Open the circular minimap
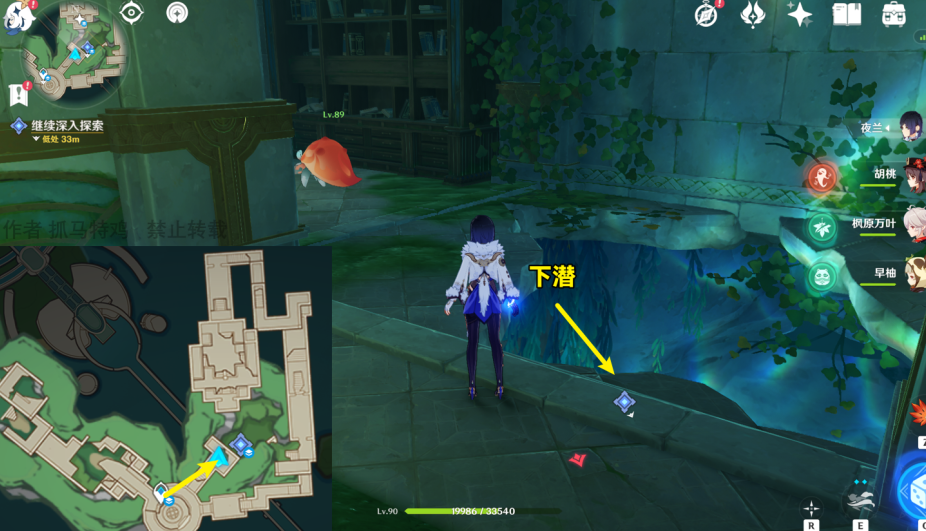926x531 pixels. click(x=75, y=50)
